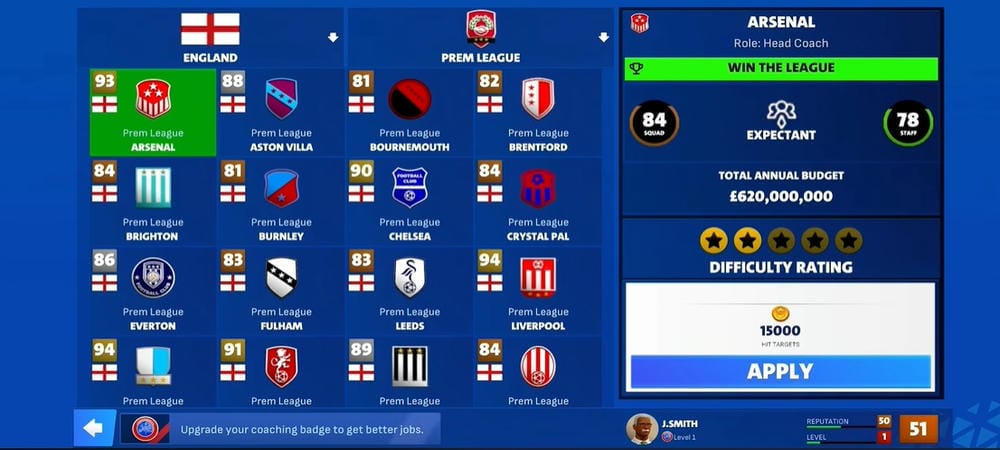Apply for the Arsenal job
The image size is (1000, 450).
click(x=780, y=372)
